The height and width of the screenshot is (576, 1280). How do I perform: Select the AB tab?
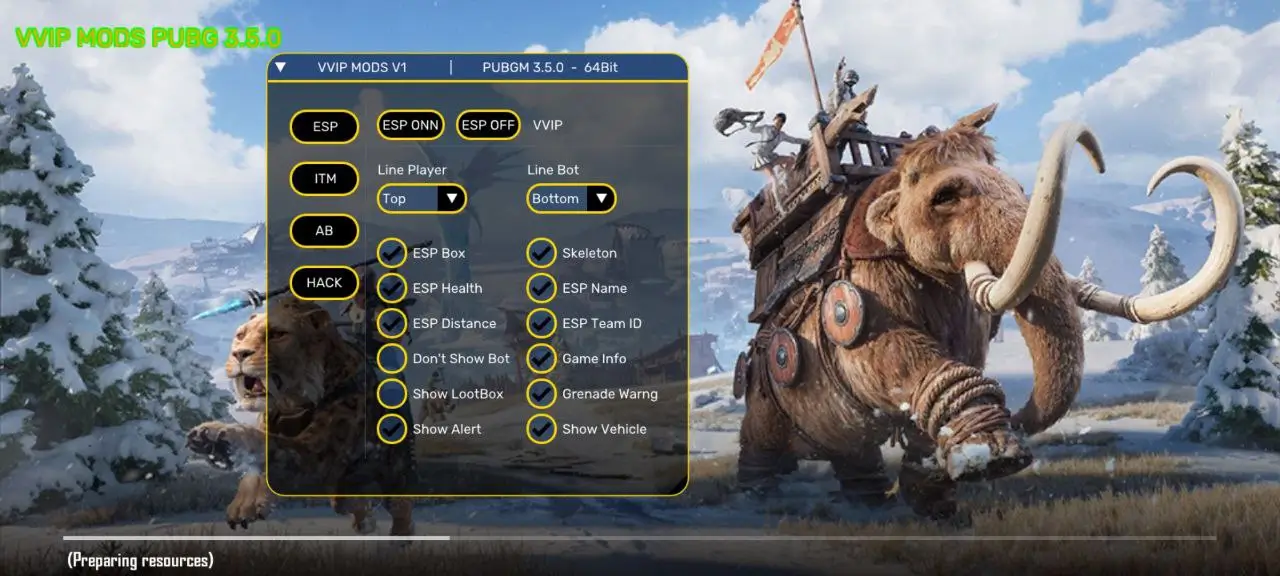324,231
